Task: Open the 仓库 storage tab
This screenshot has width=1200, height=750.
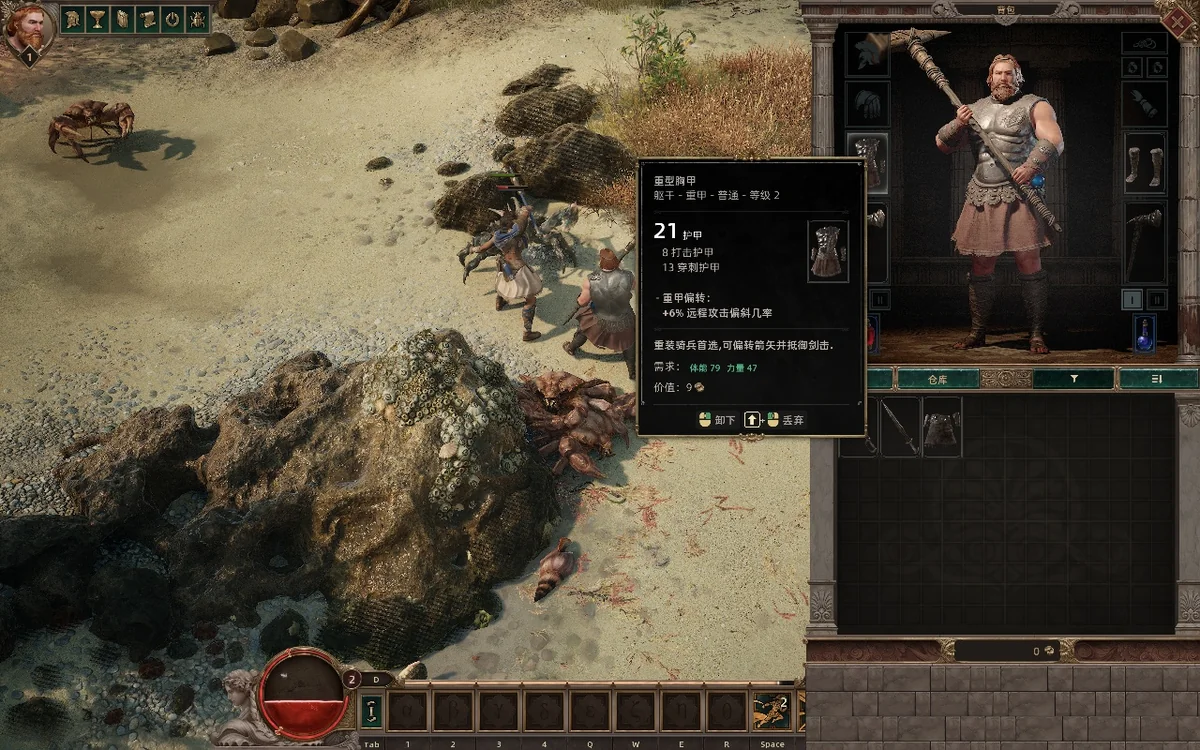Action: [937, 379]
